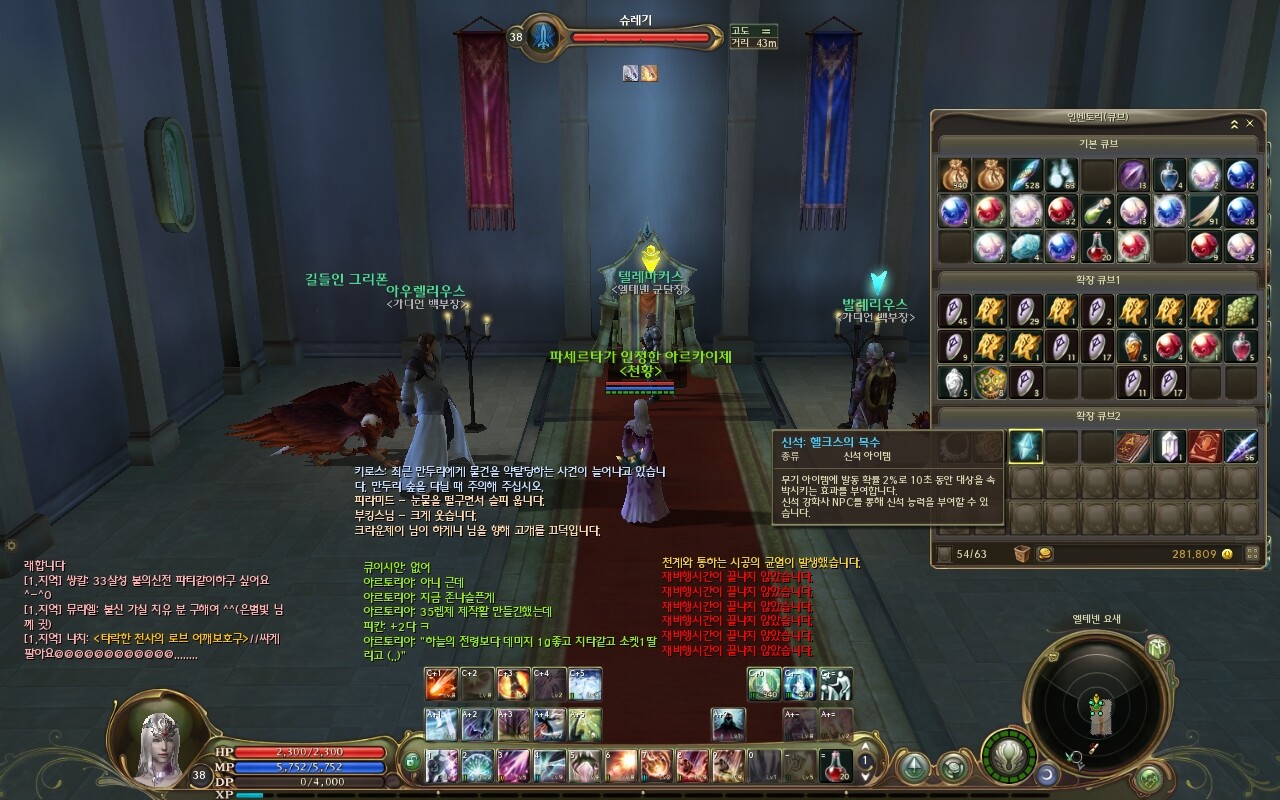Image resolution: width=1280 pixels, height=800 pixels.
Task: Toggle the green hotbar lock button
Action: click(x=412, y=762)
